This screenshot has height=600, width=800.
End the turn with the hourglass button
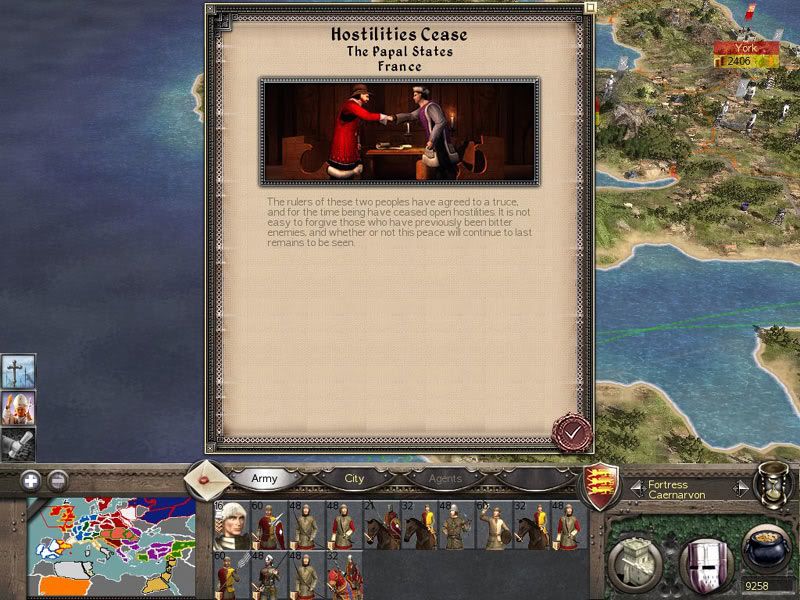(773, 486)
